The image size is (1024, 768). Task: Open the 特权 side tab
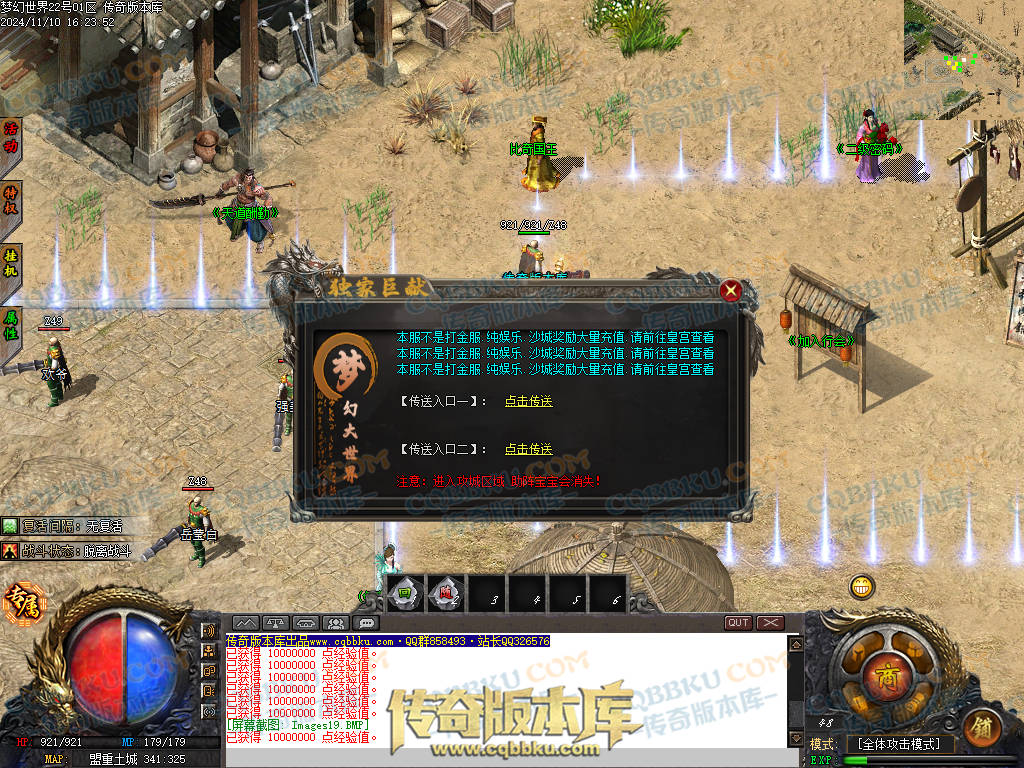point(11,199)
